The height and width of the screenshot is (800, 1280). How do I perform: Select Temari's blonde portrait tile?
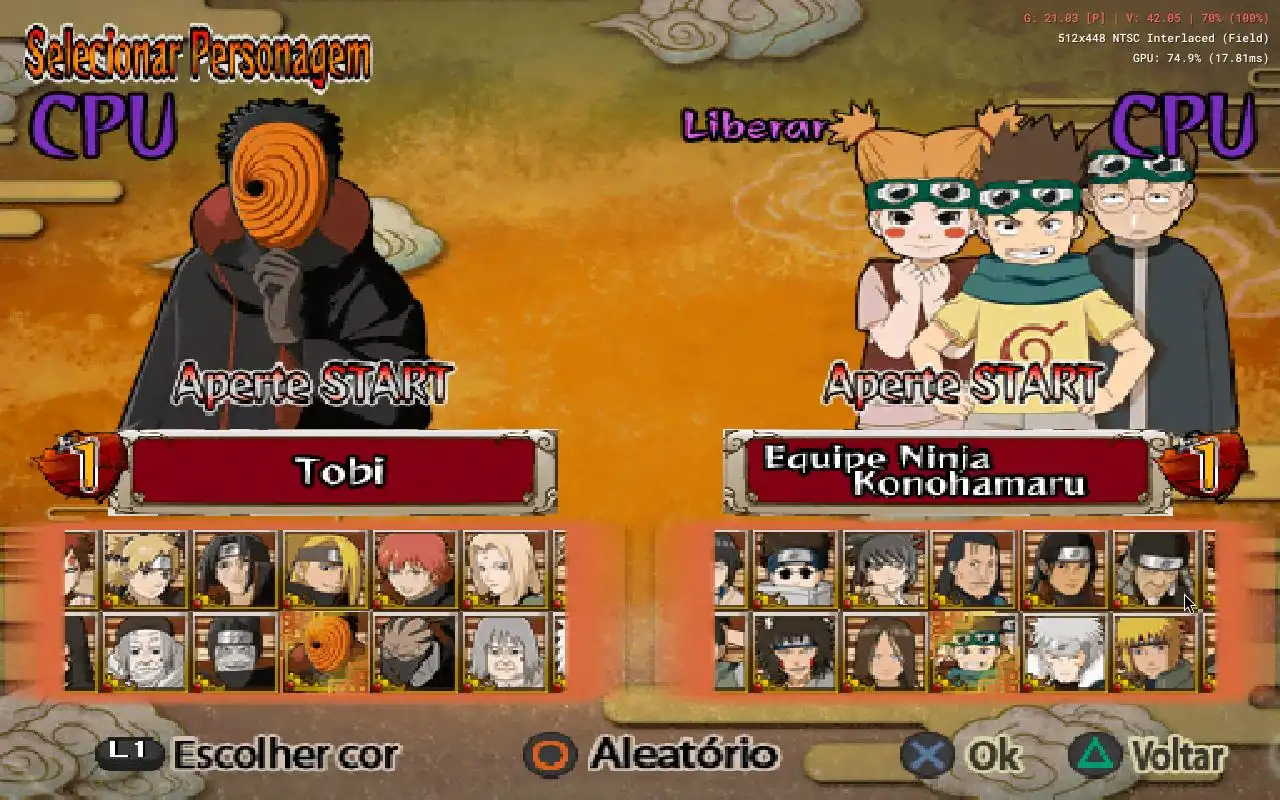145,569
